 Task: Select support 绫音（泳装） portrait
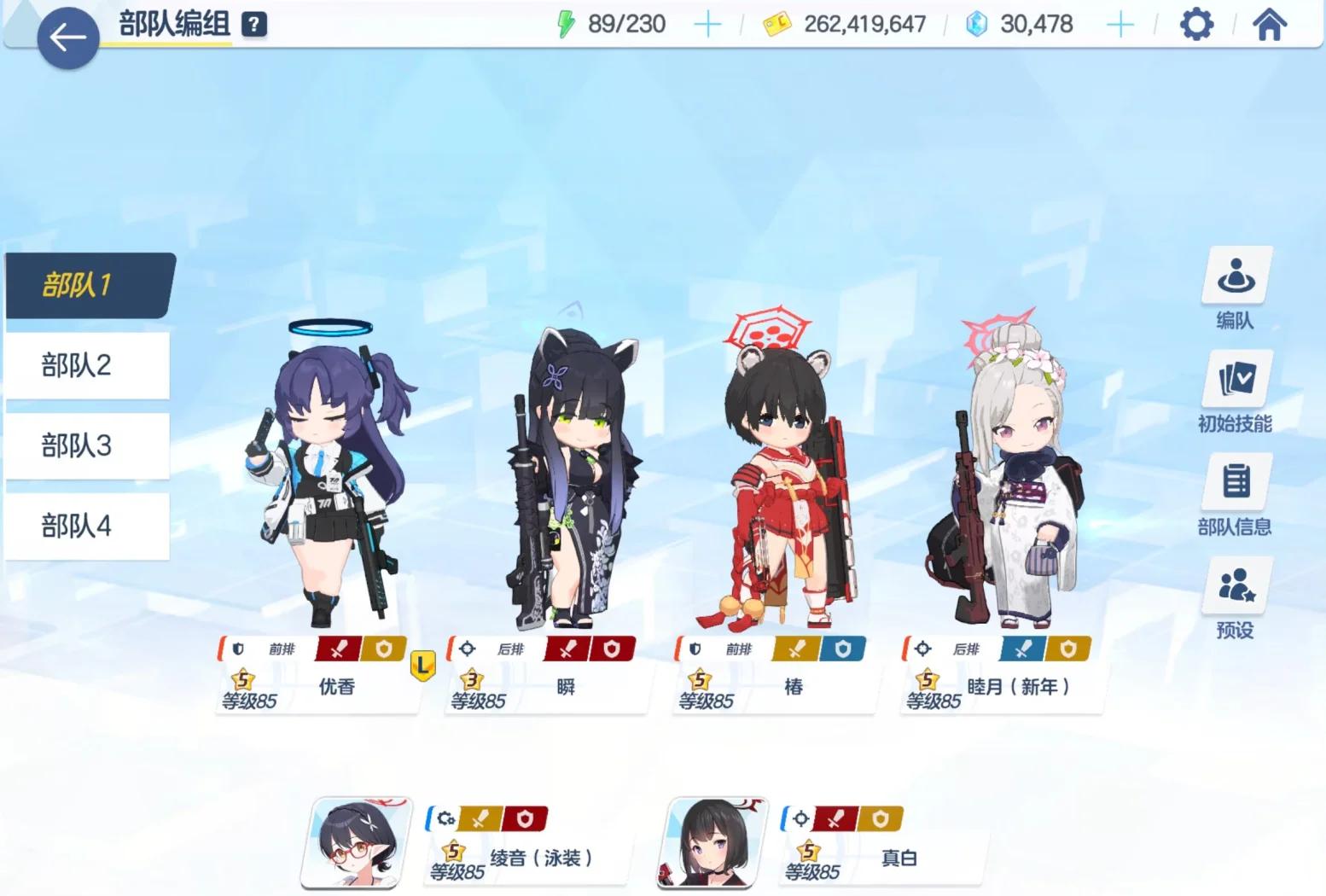click(x=357, y=843)
